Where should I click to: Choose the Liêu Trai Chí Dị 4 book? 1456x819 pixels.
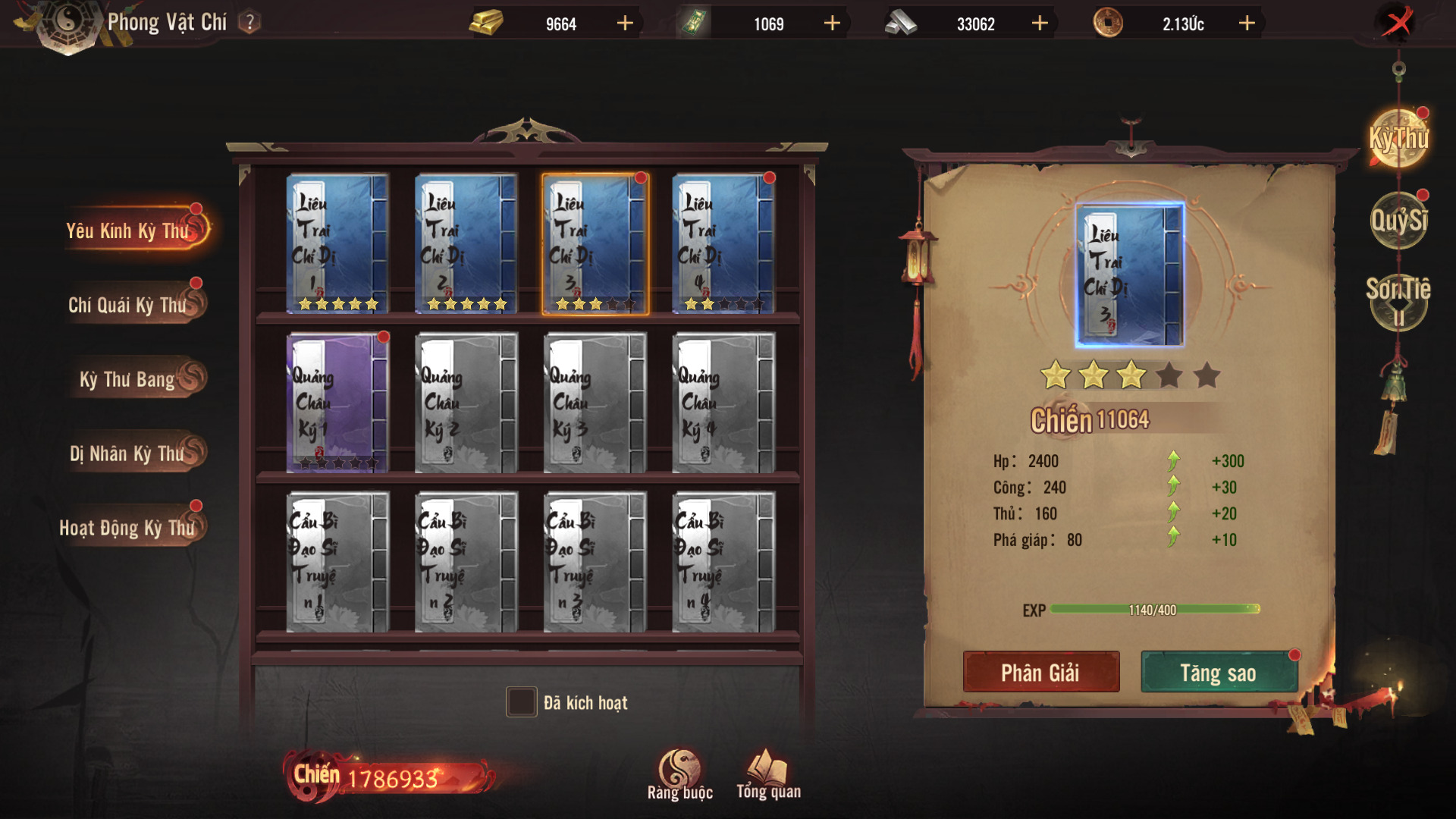tap(723, 243)
